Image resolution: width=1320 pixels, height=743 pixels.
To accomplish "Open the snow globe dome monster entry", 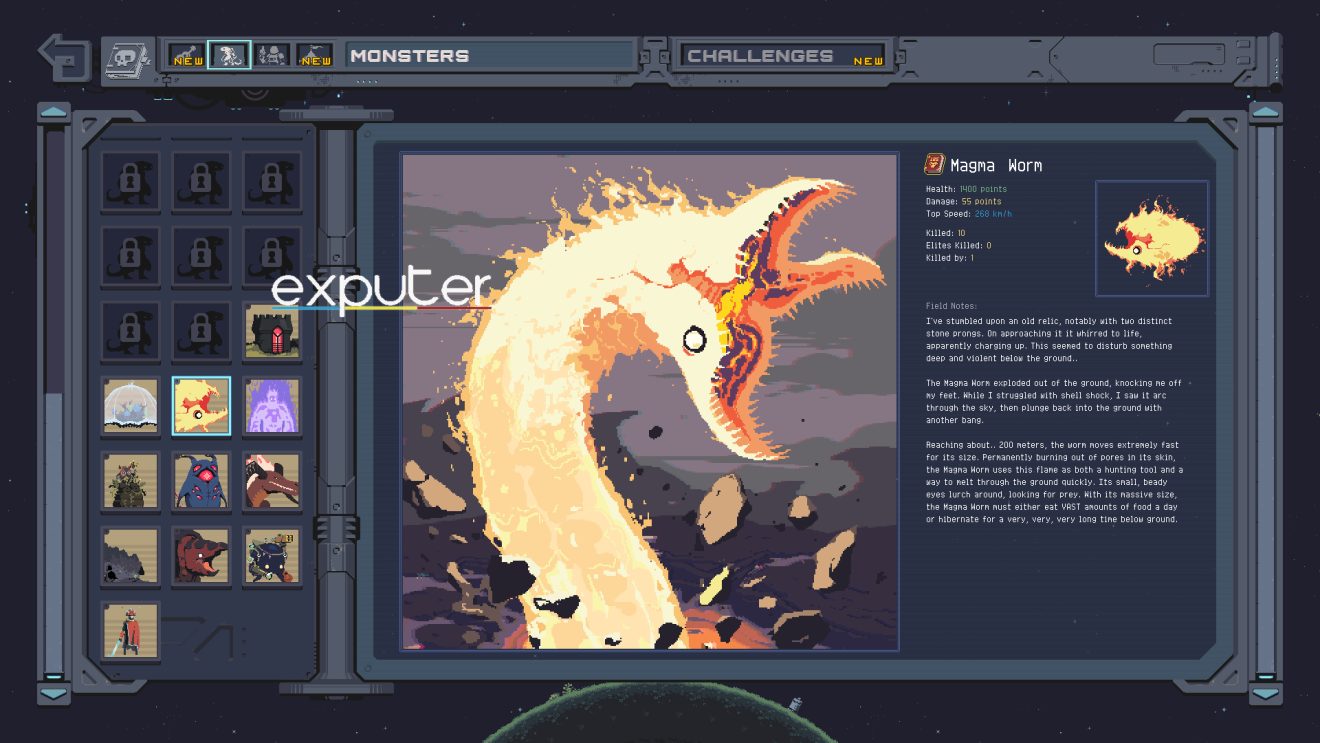I will pyautogui.click(x=130, y=405).
